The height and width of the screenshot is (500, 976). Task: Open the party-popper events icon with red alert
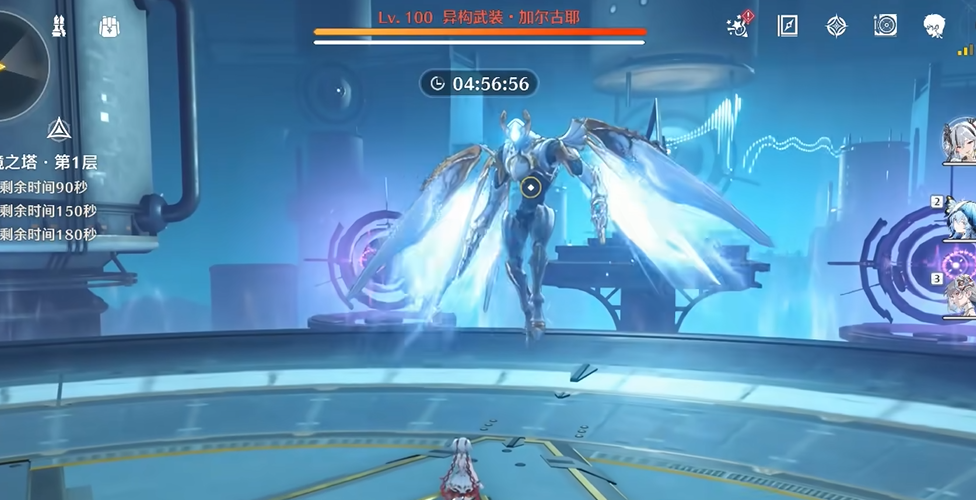tap(739, 26)
